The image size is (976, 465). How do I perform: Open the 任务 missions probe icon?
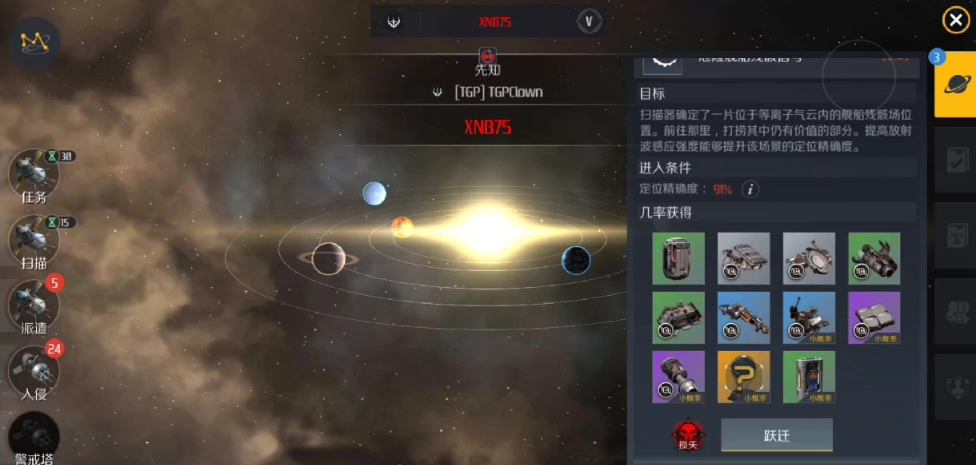[33, 174]
